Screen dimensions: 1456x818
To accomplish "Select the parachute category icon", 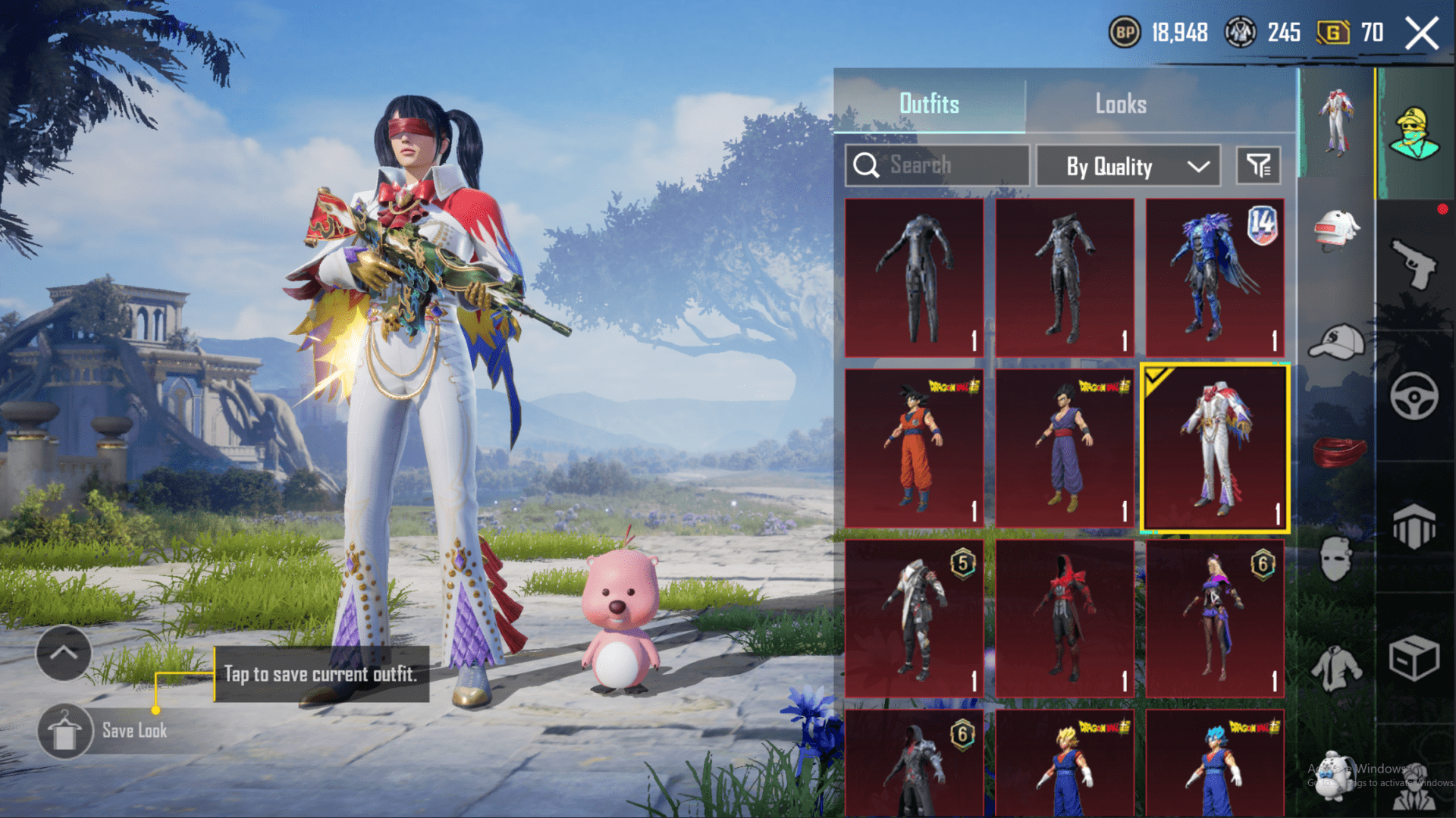I will [1414, 523].
